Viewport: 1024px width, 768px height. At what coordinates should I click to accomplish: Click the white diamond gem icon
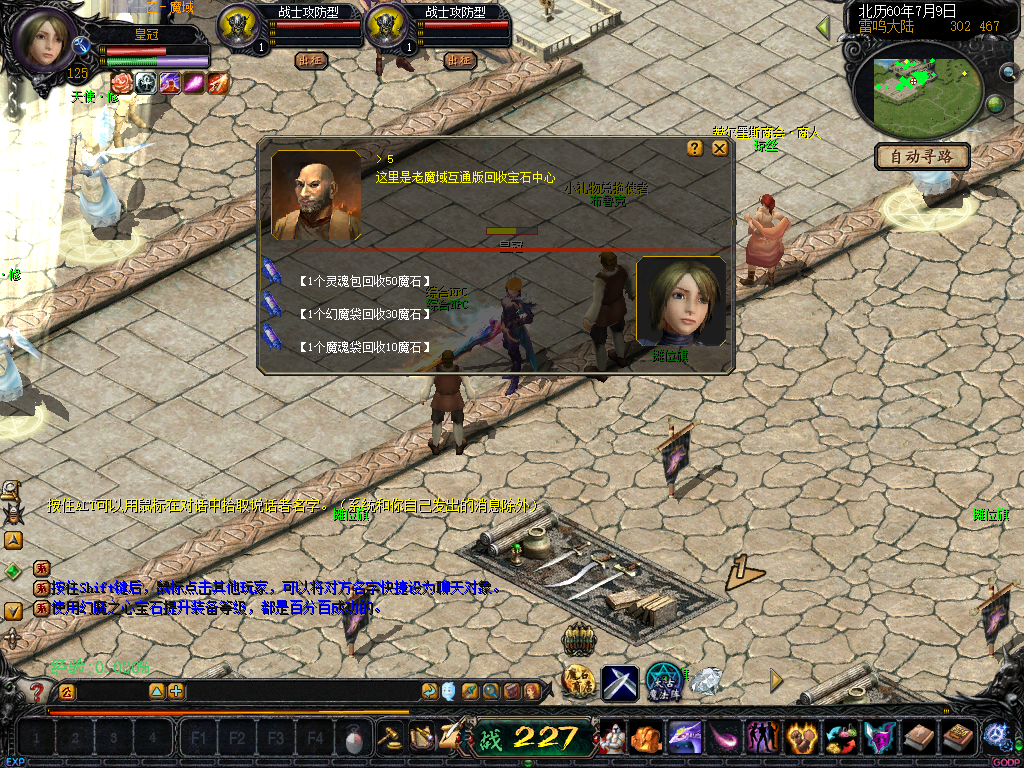(x=707, y=682)
